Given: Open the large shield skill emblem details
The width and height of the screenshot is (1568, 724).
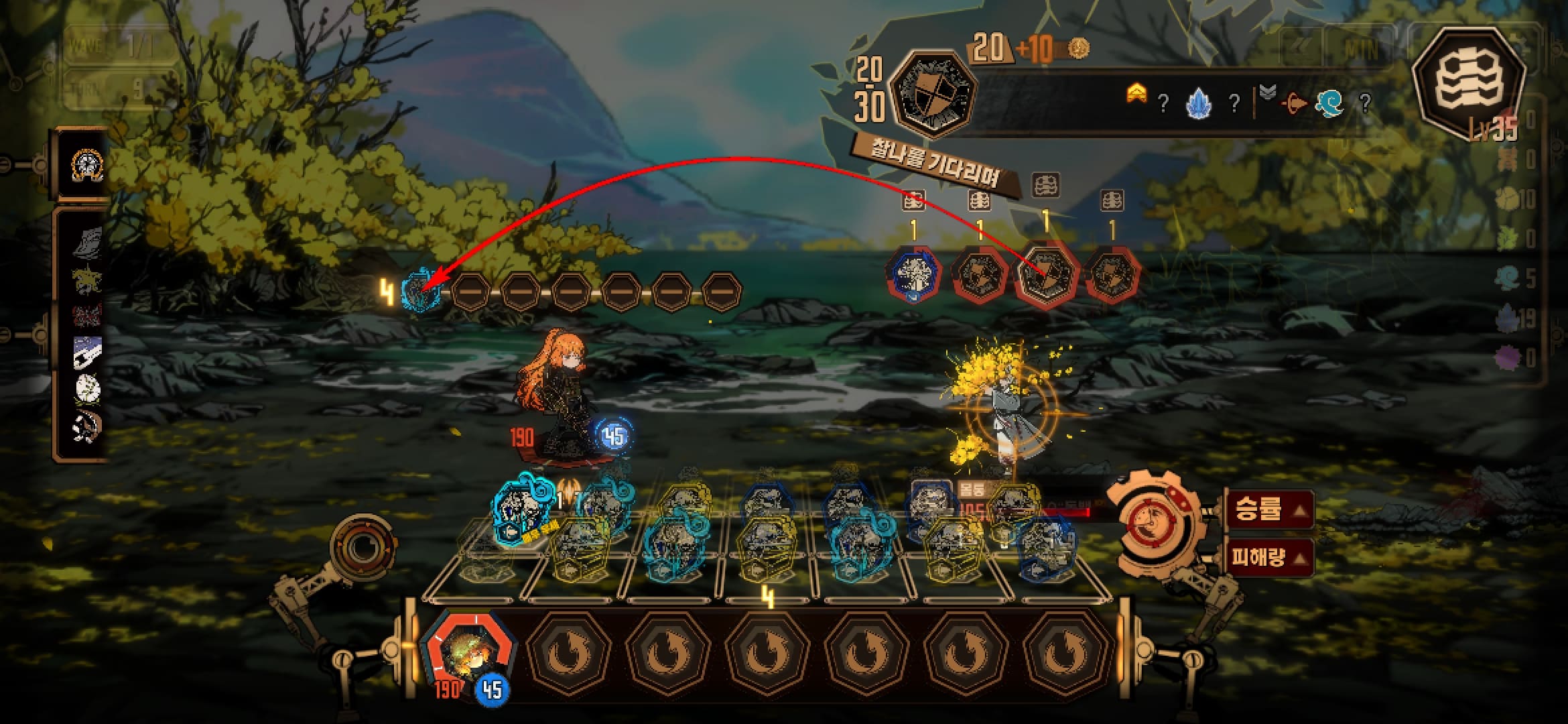Looking at the screenshot, I should [x=931, y=93].
